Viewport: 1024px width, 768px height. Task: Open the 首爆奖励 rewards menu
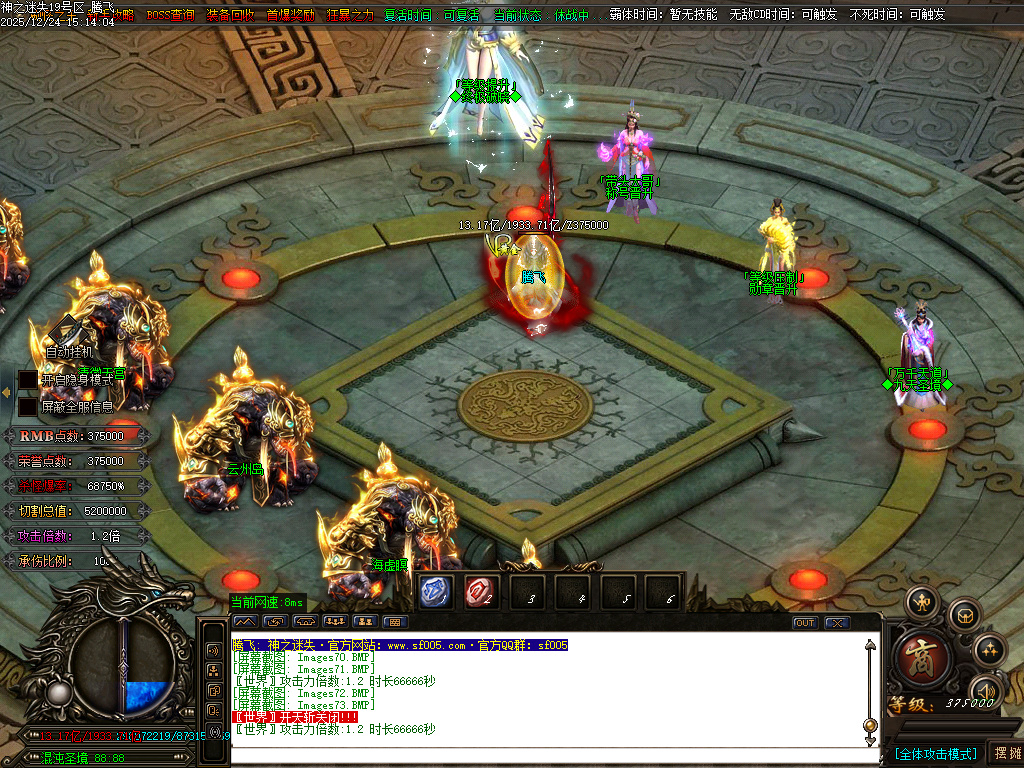[x=290, y=15]
